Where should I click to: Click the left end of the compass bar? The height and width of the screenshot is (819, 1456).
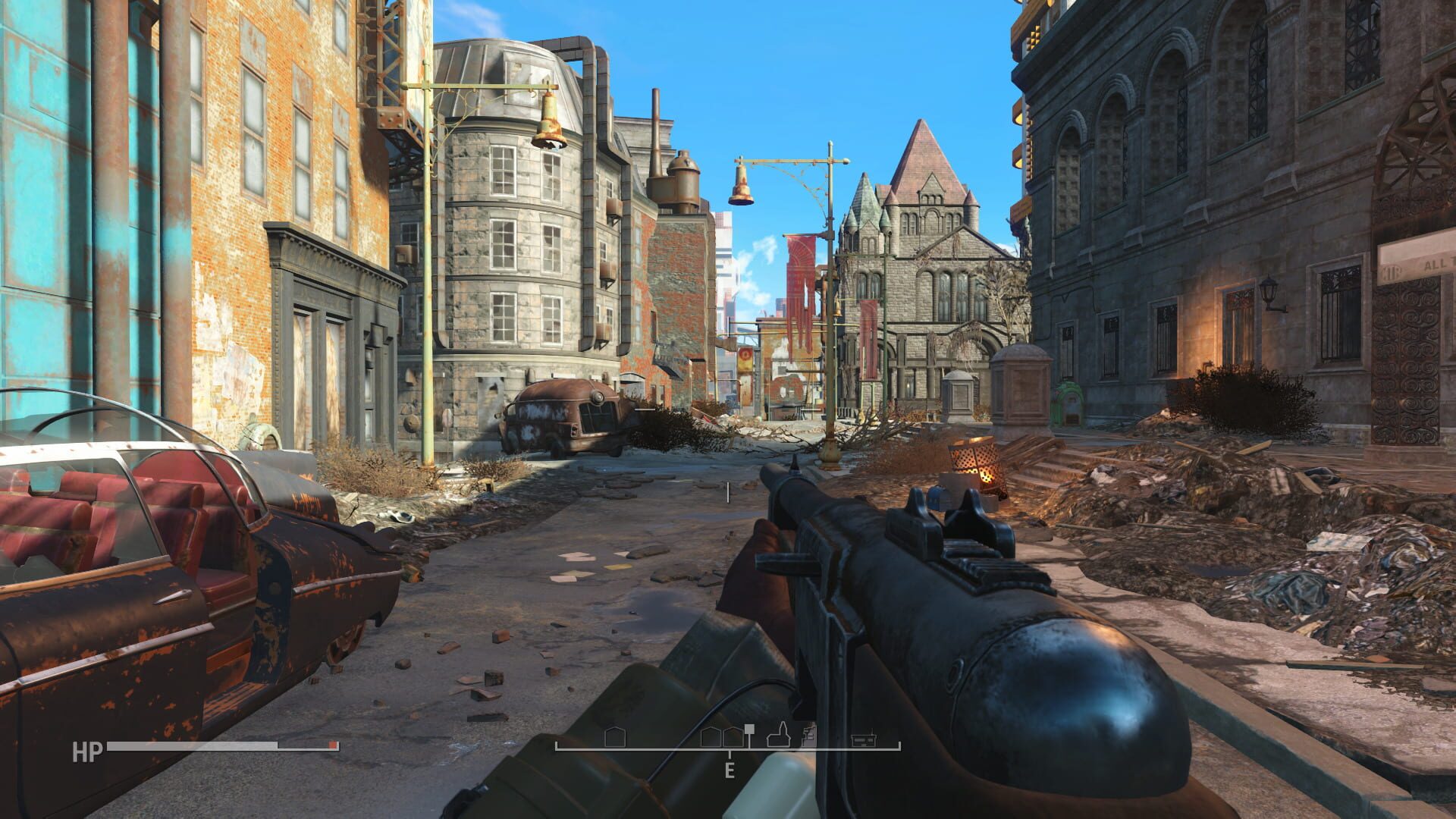click(x=557, y=748)
